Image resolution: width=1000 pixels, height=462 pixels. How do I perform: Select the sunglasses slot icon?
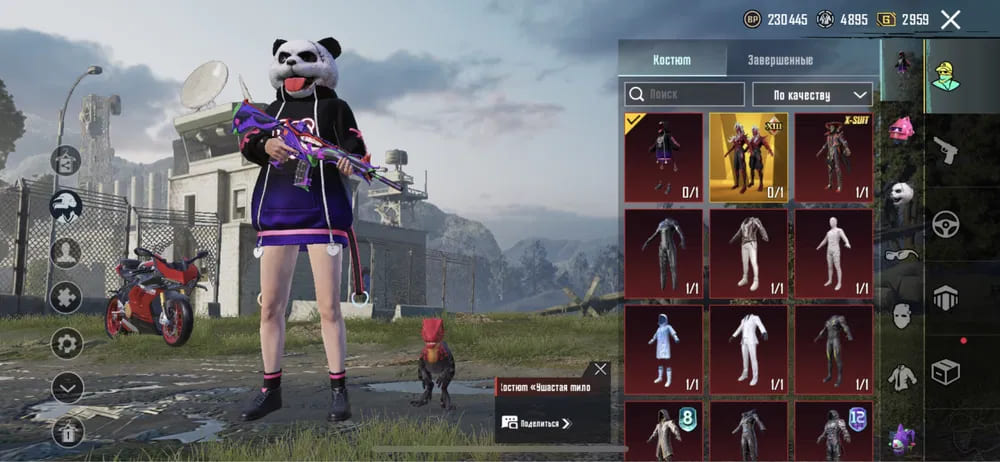[x=902, y=254]
